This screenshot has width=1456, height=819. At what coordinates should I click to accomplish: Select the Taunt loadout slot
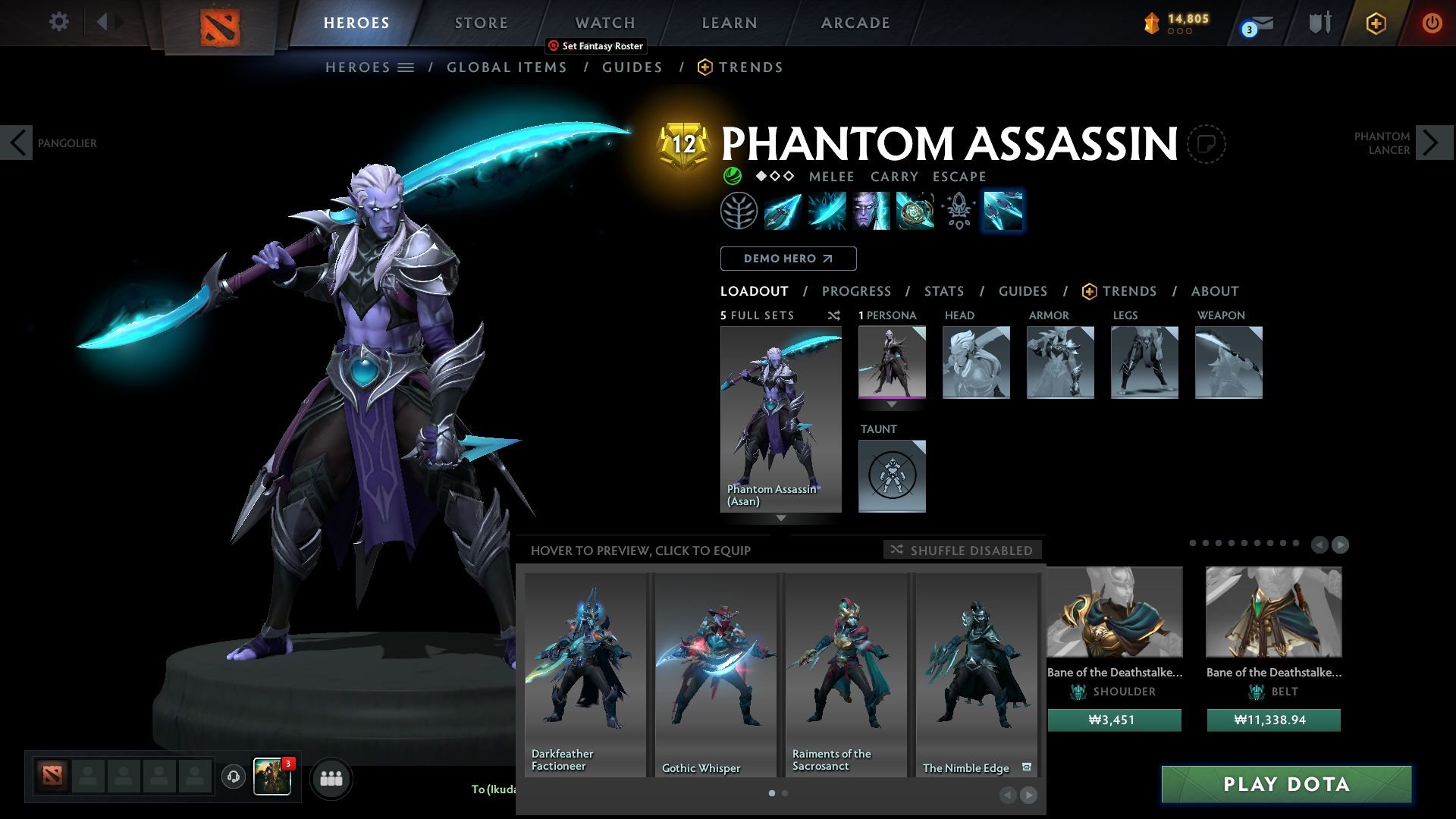tap(892, 476)
